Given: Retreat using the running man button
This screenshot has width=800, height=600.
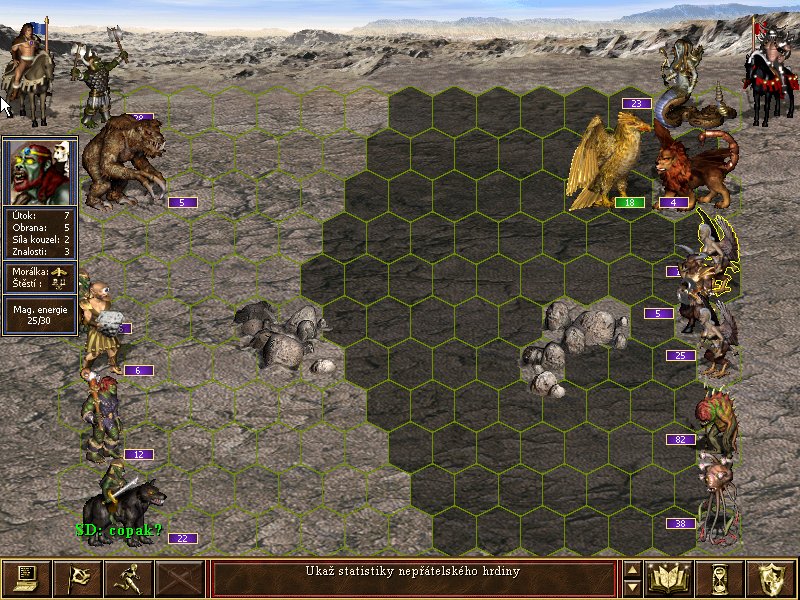Looking at the screenshot, I should click(128, 578).
